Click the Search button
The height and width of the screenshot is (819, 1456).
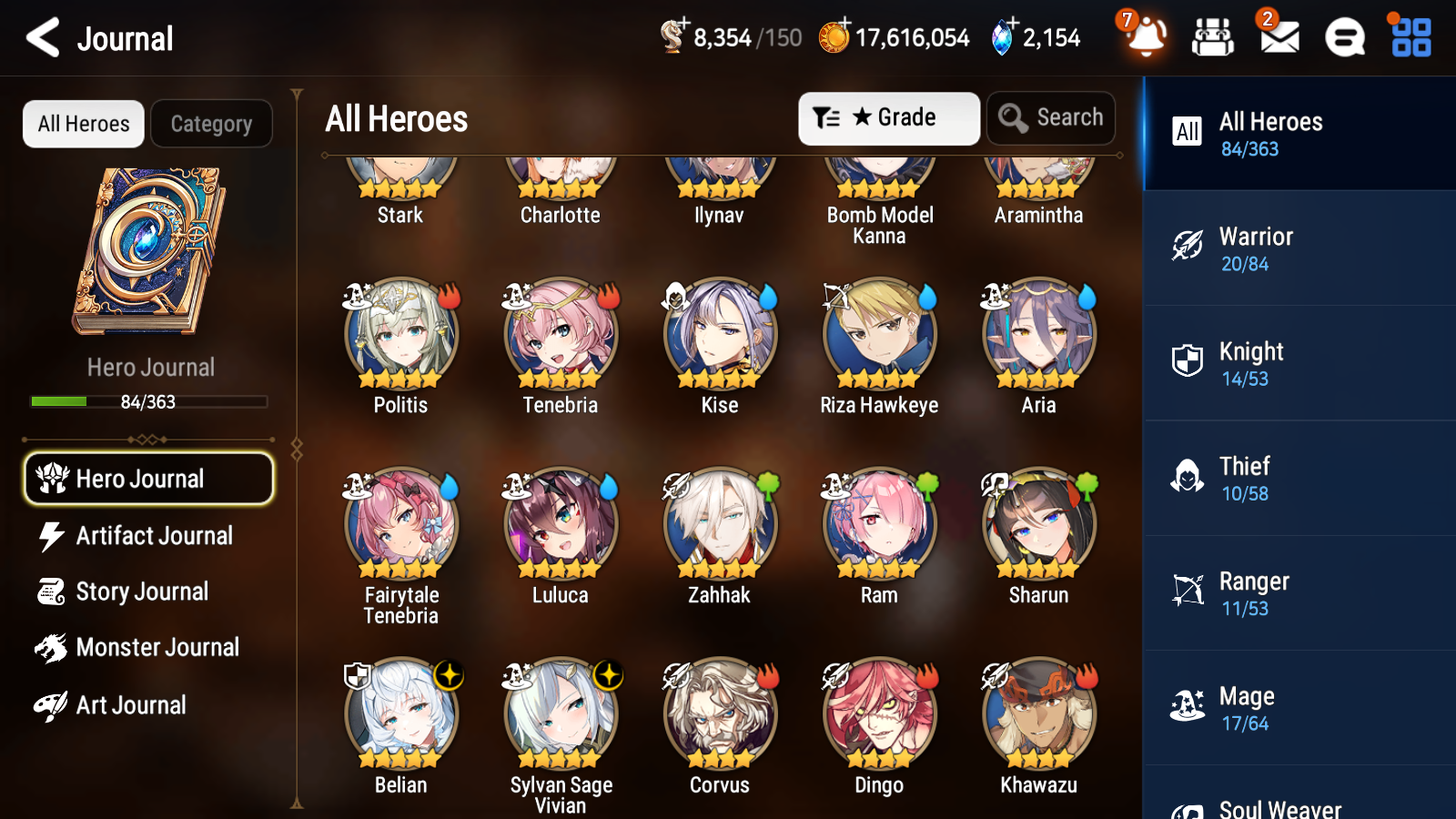click(x=1050, y=117)
